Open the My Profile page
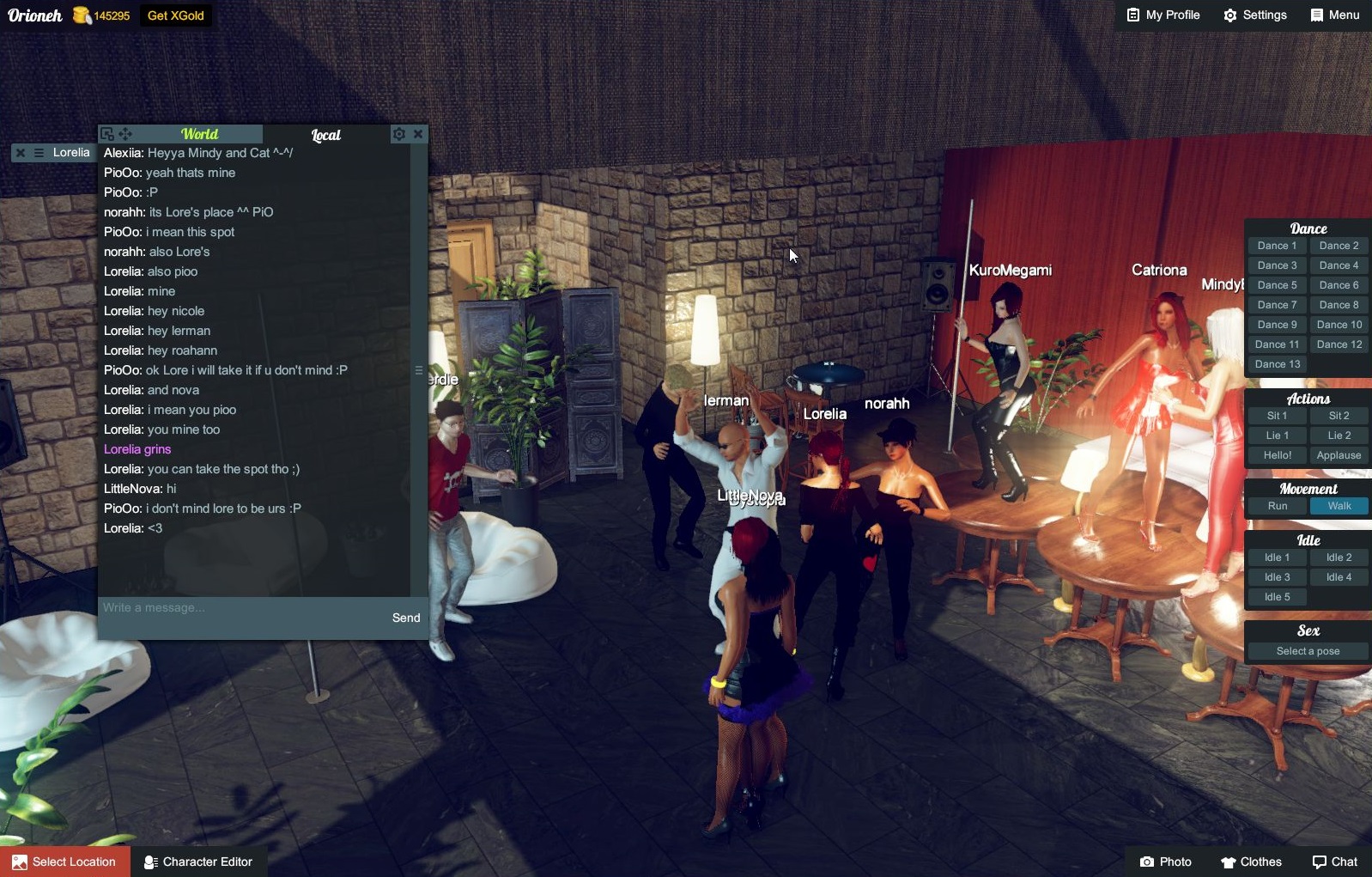The height and width of the screenshot is (877, 1372). click(1163, 15)
